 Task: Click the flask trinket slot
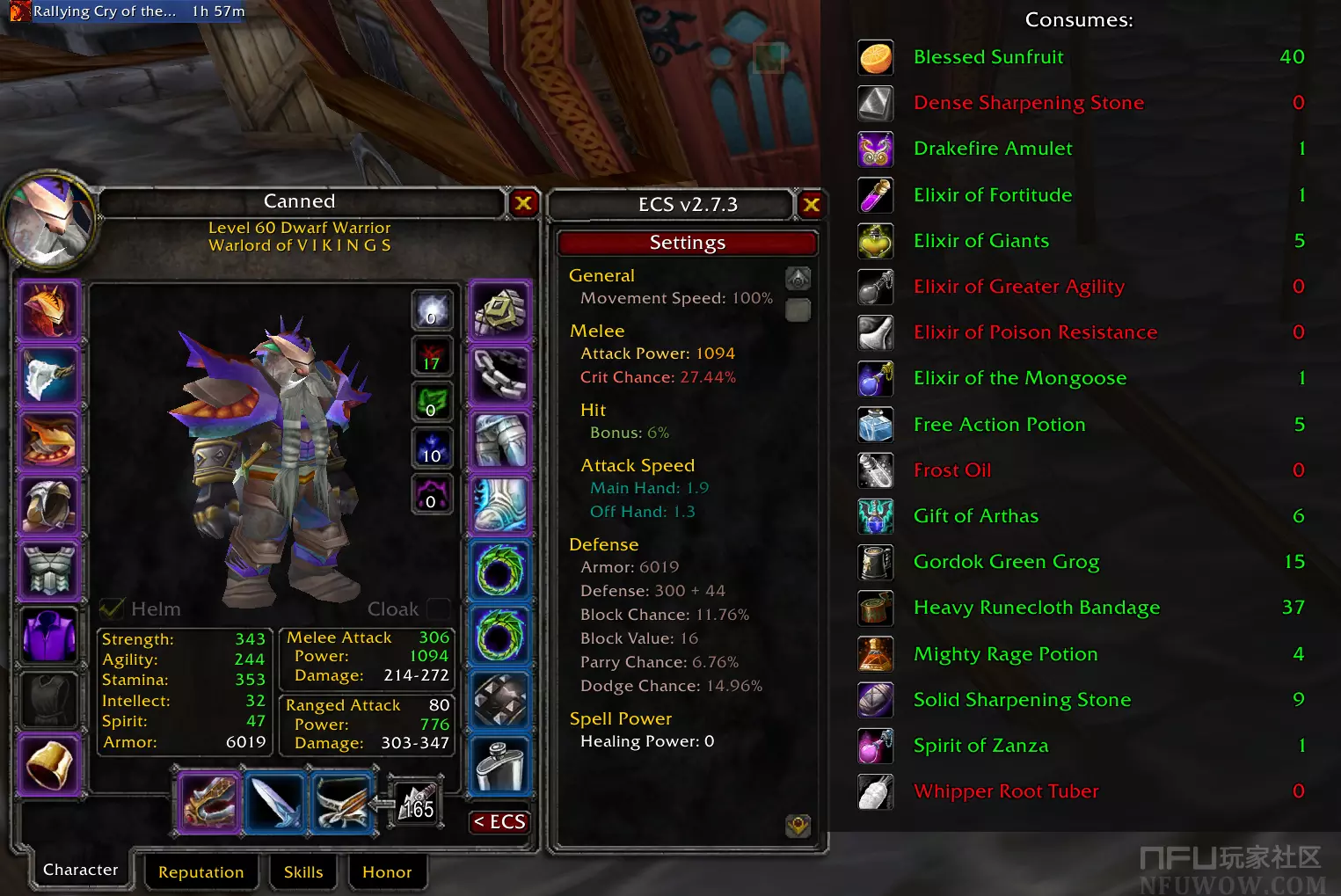(x=500, y=764)
